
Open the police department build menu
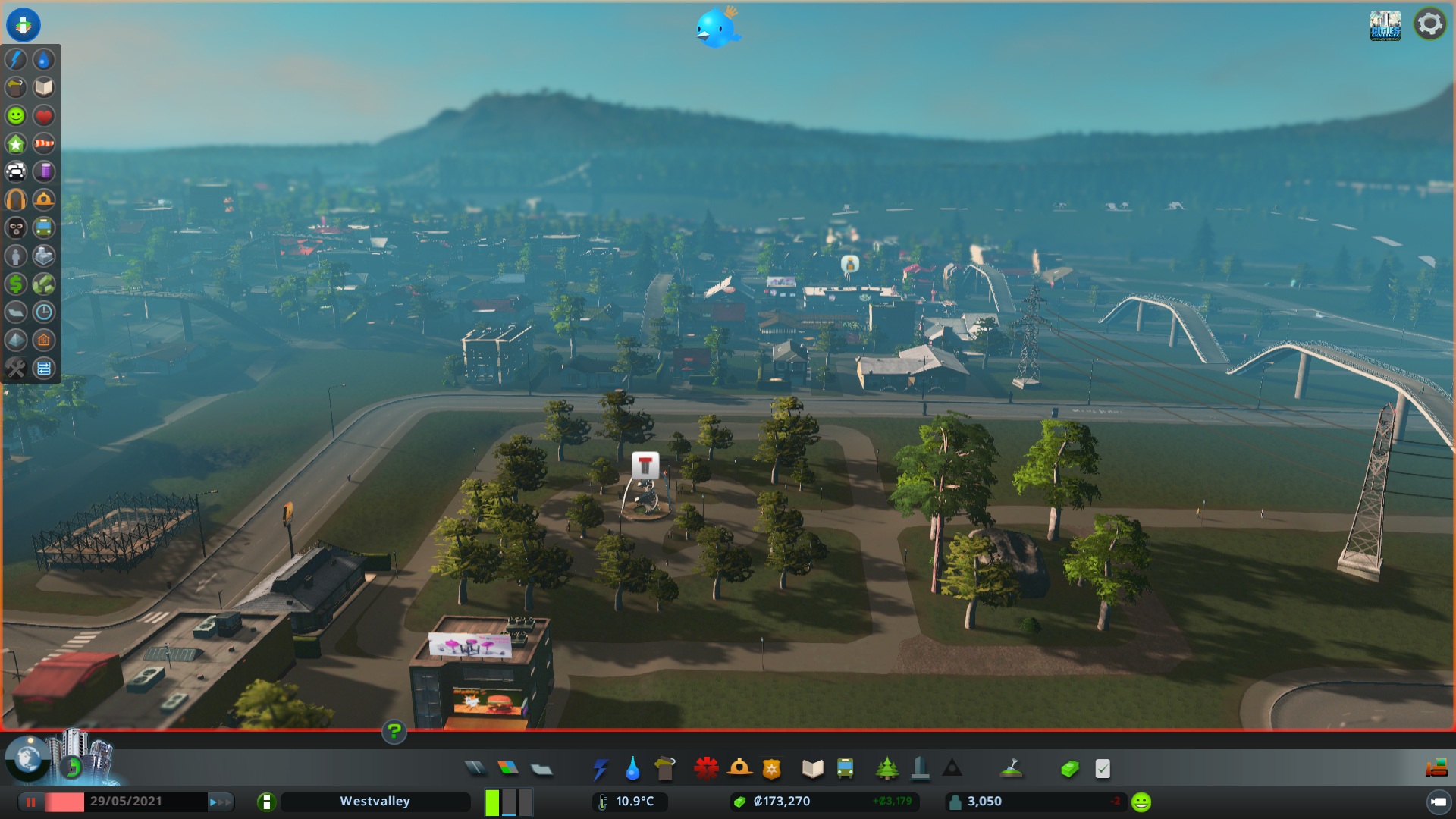click(773, 768)
